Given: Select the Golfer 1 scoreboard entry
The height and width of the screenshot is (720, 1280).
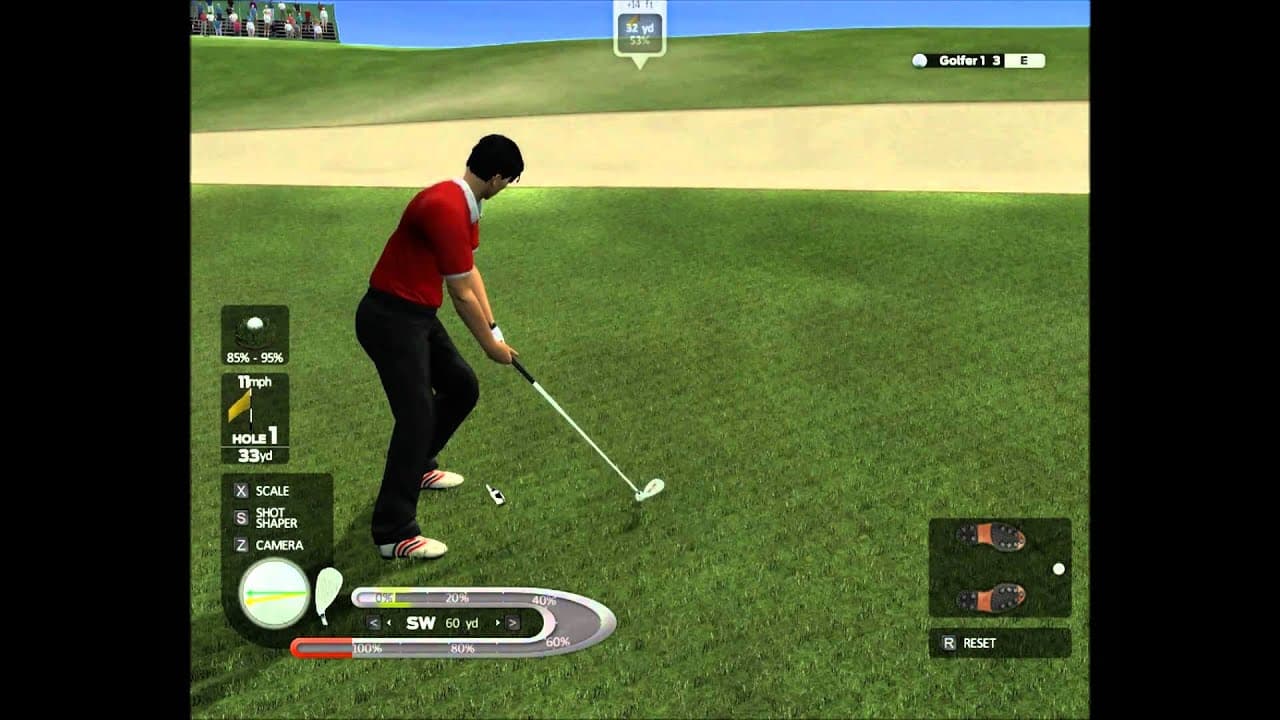Looking at the screenshot, I should pyautogui.click(x=965, y=60).
